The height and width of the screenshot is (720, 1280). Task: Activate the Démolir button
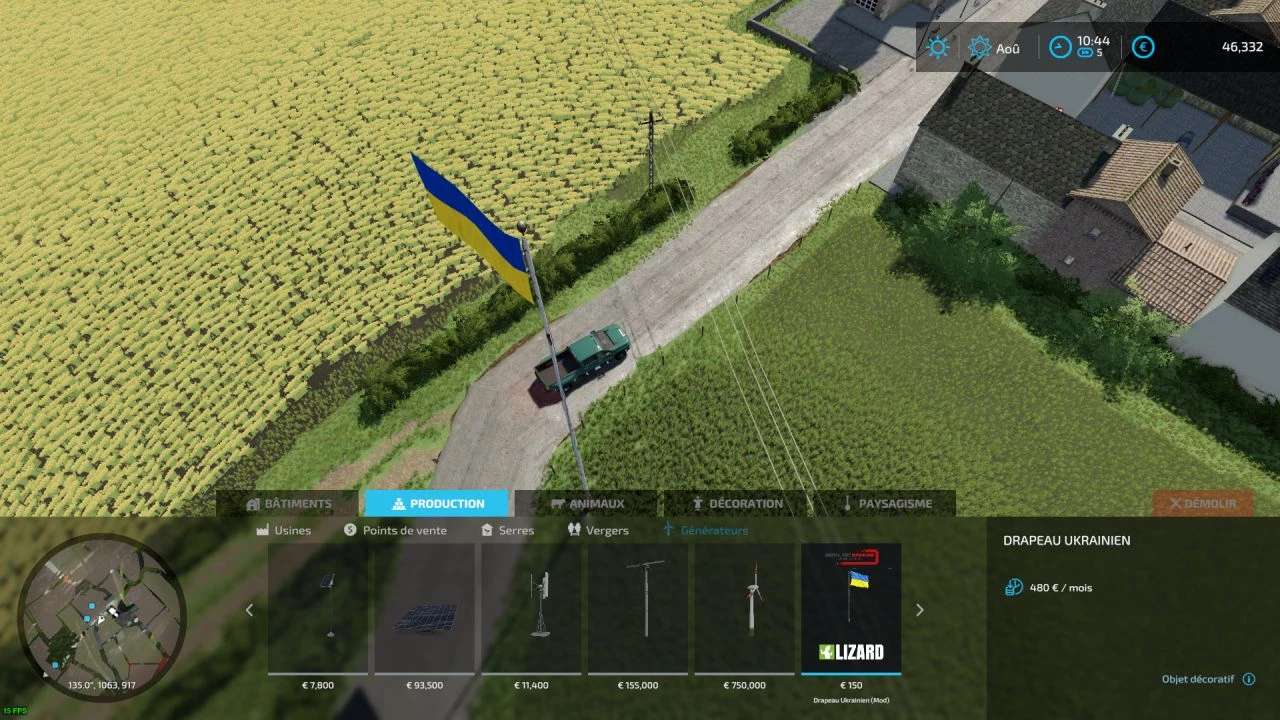point(1203,504)
